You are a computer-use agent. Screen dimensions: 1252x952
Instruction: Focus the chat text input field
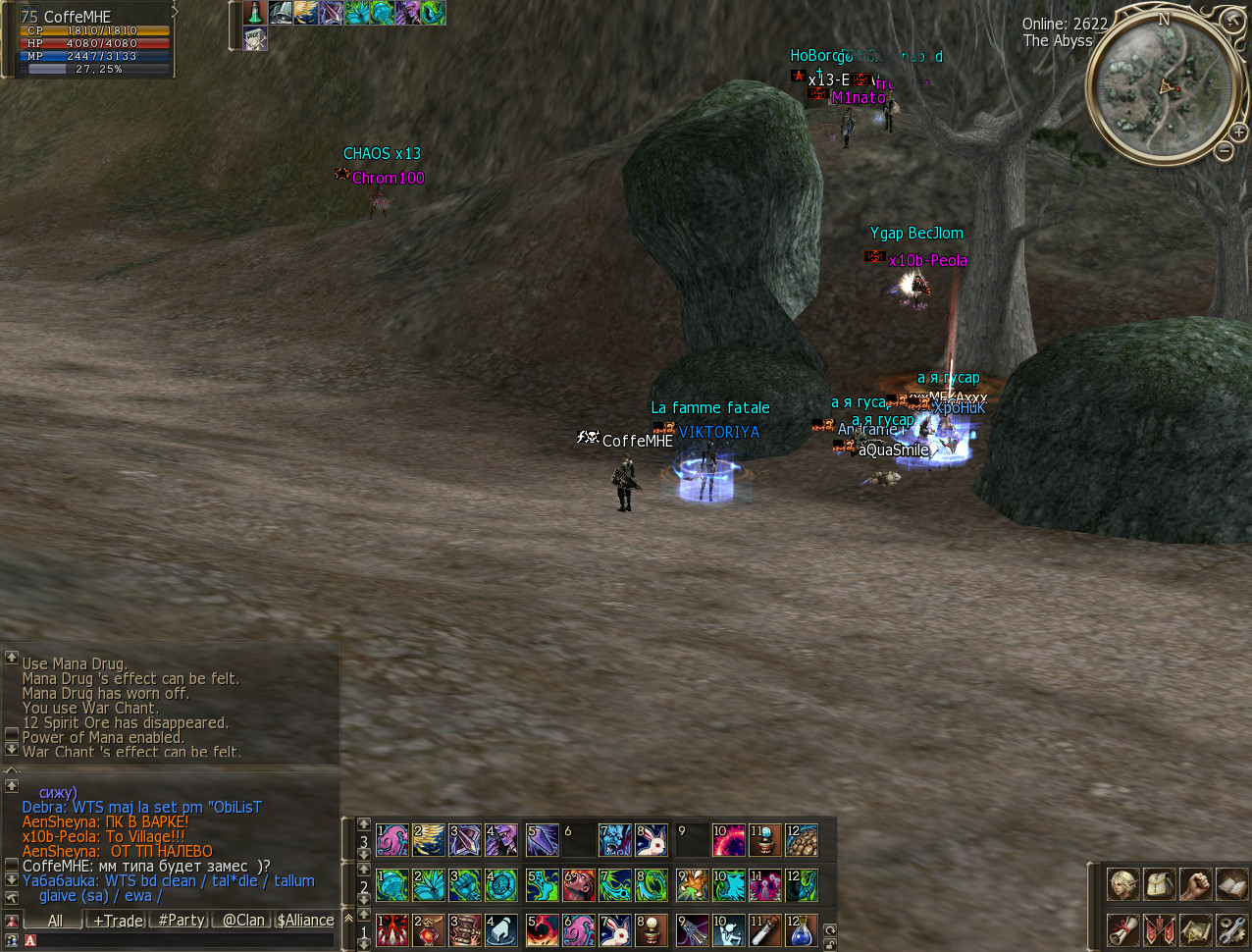tap(182, 940)
